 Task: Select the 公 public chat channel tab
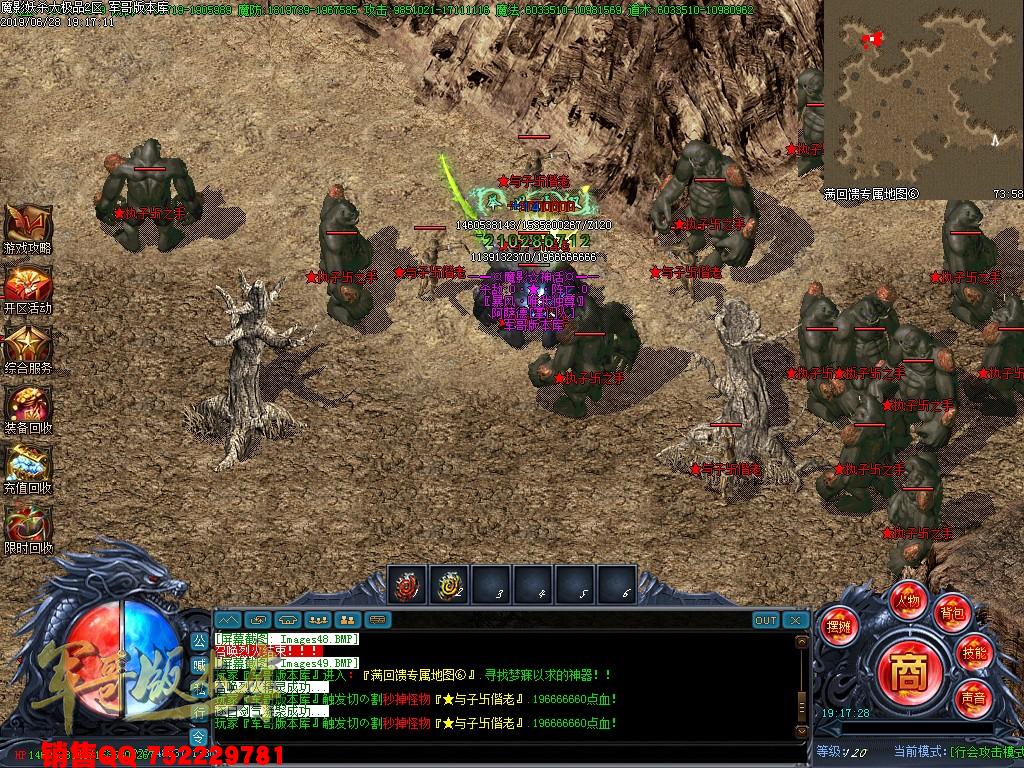click(x=198, y=639)
